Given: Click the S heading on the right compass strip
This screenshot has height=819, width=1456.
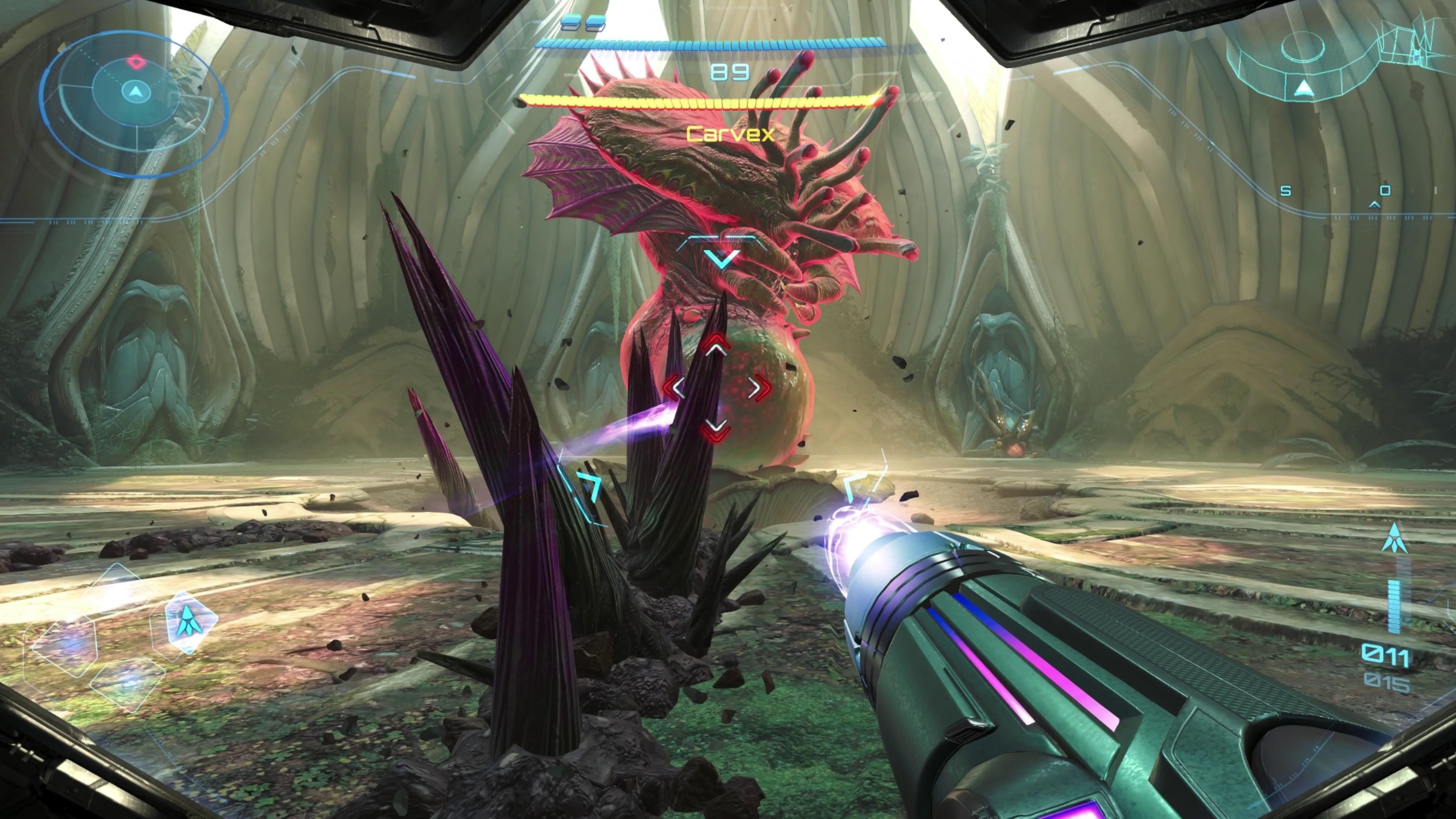Looking at the screenshot, I should click(1286, 190).
